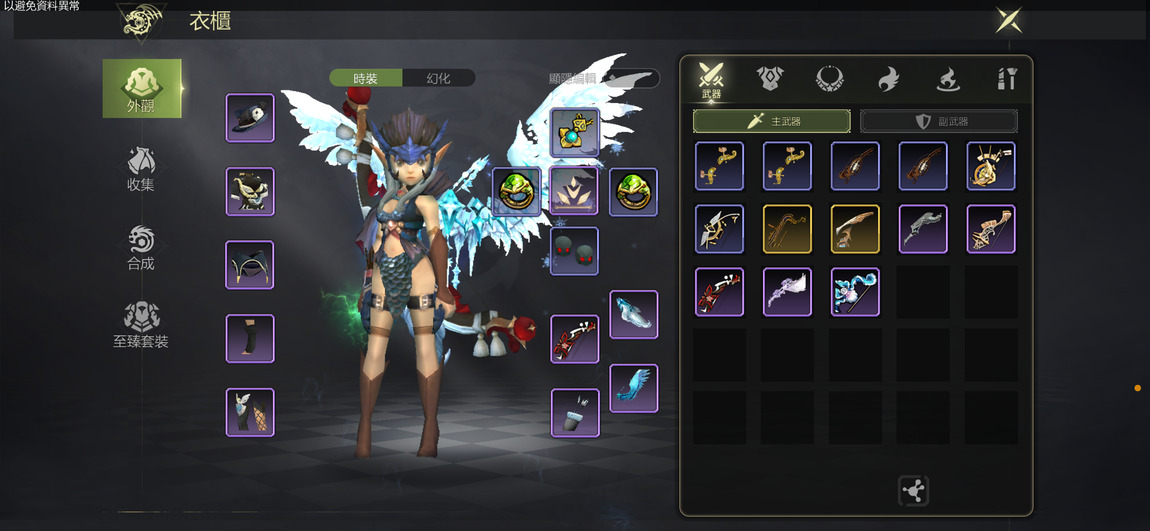Click the share button below the weapon grid

tap(913, 490)
